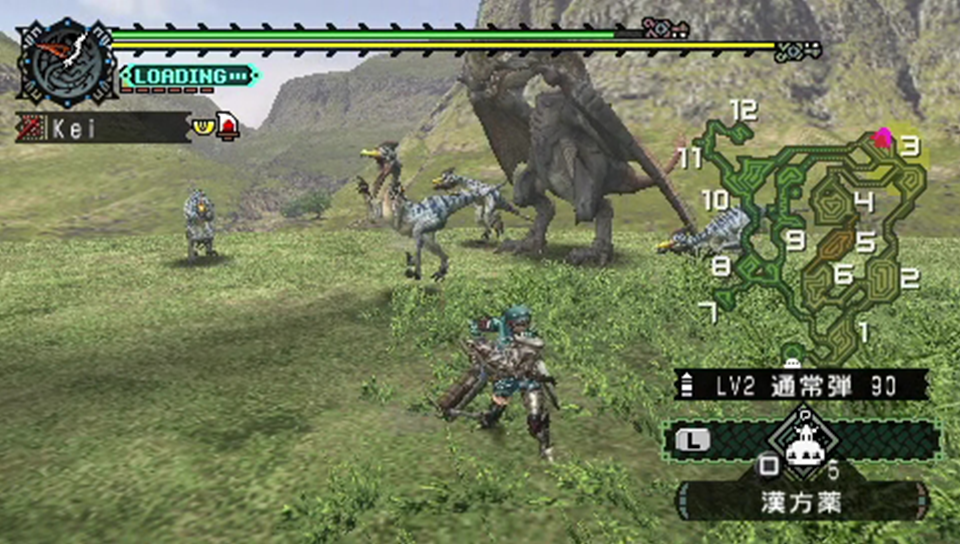
Task: Choose area 1 on the minimap
Action: click(x=863, y=328)
